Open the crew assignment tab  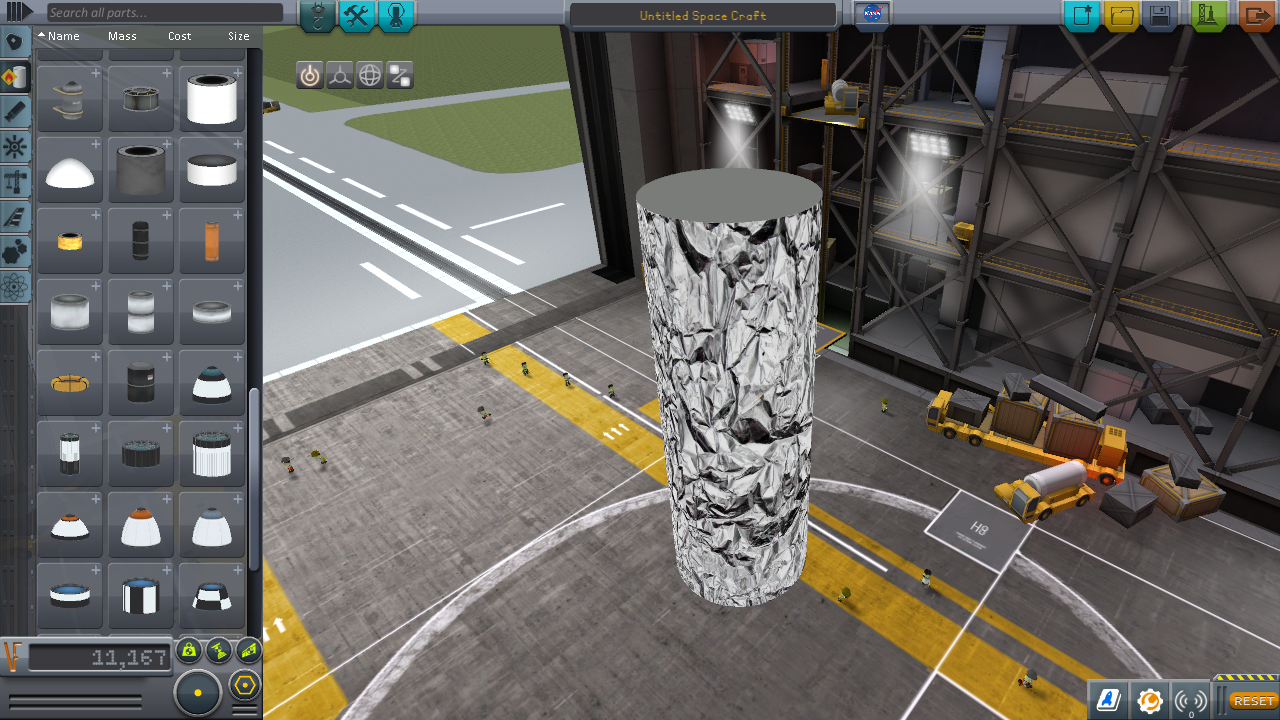coord(396,16)
